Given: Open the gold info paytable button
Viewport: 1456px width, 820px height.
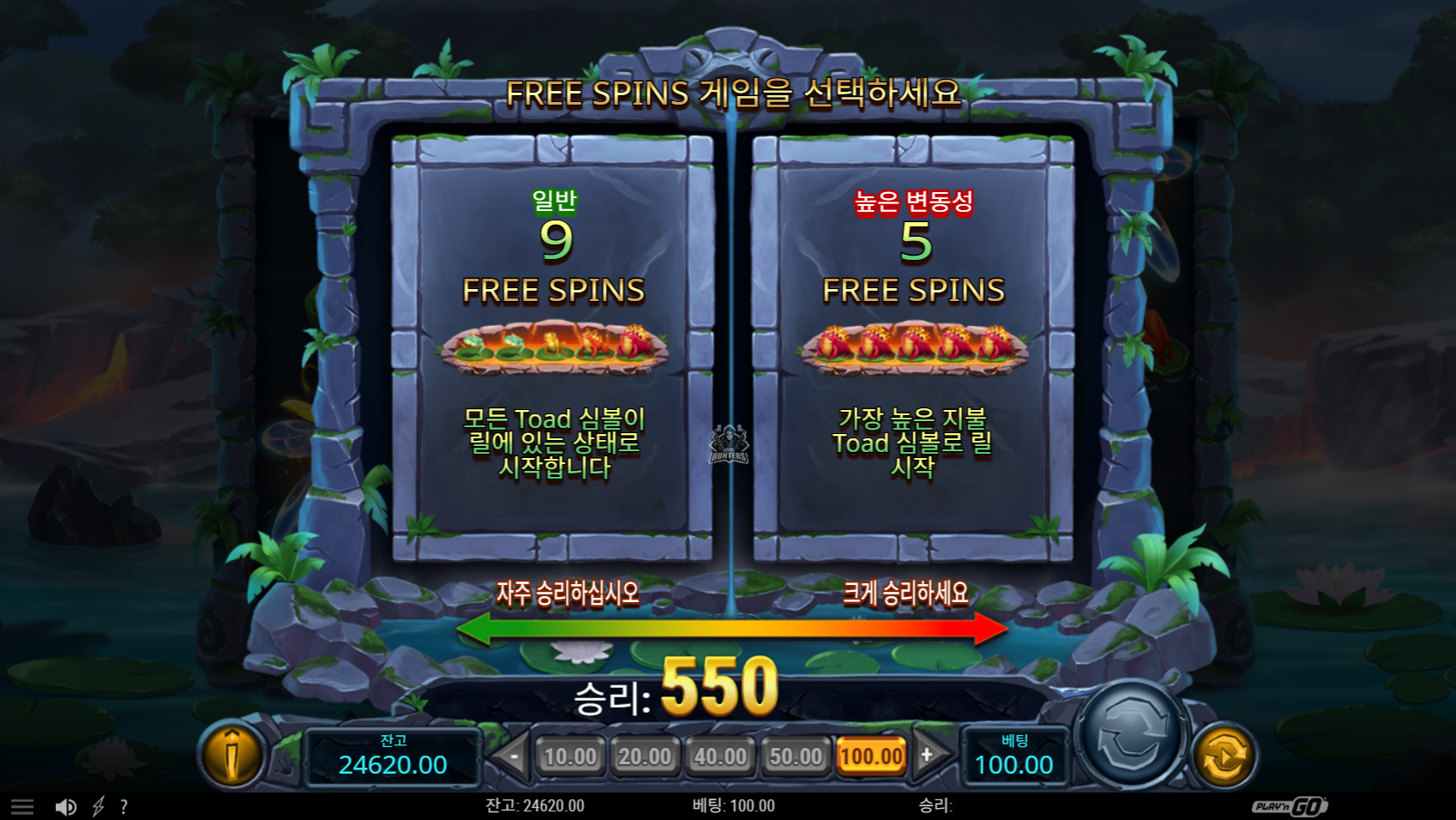Looking at the screenshot, I should click(x=232, y=755).
